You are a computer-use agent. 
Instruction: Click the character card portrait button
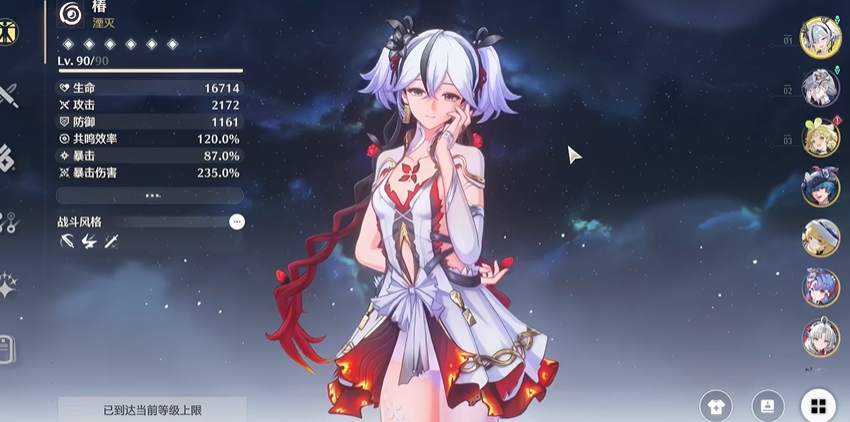(x=767, y=406)
